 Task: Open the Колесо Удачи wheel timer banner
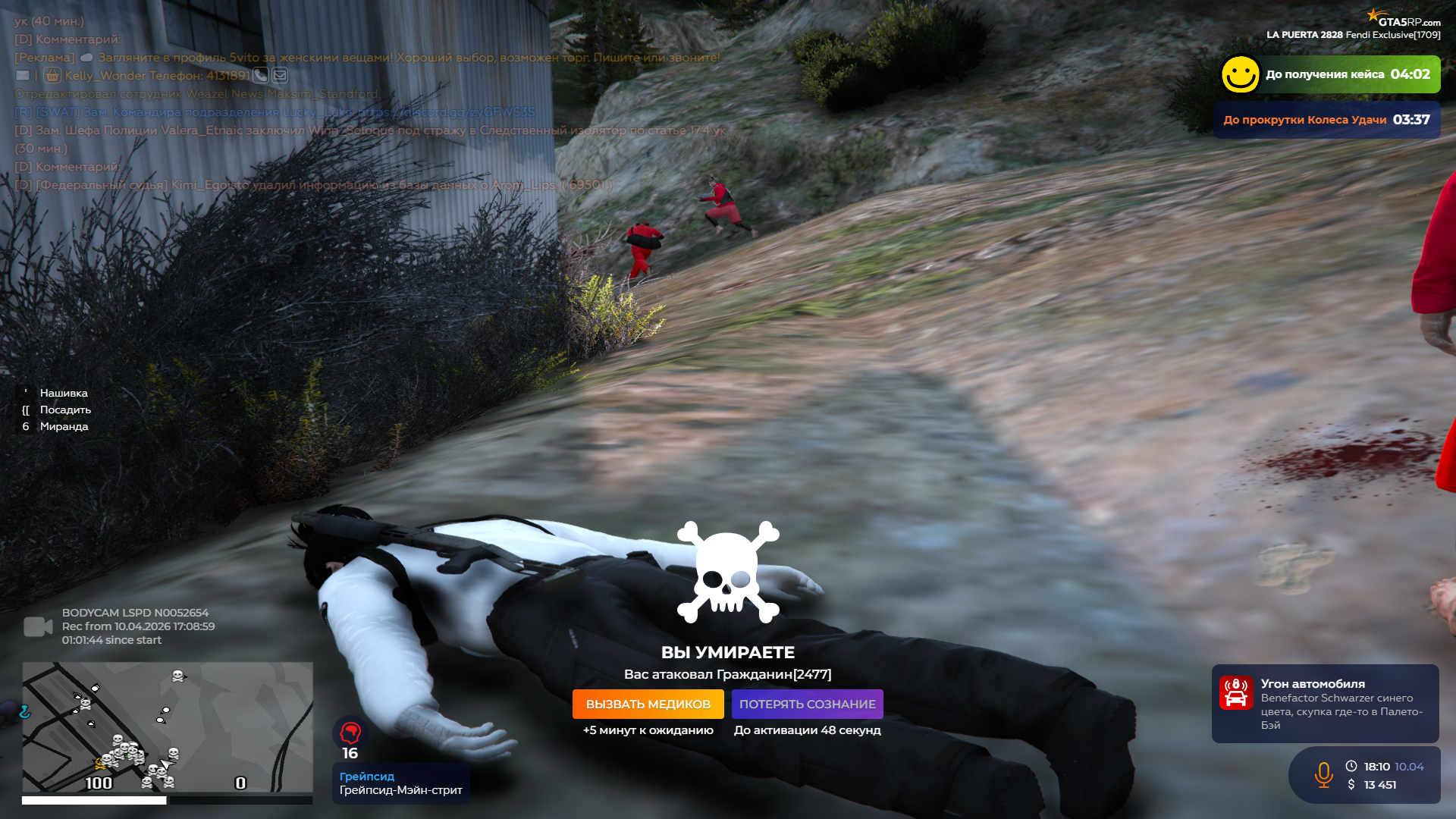pos(1326,120)
